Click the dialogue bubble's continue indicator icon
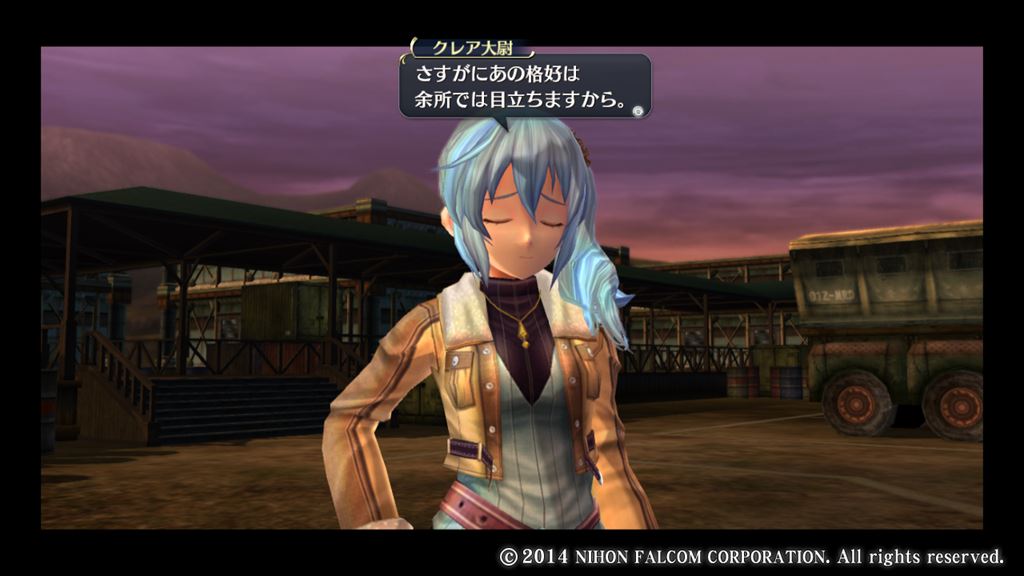 638,110
